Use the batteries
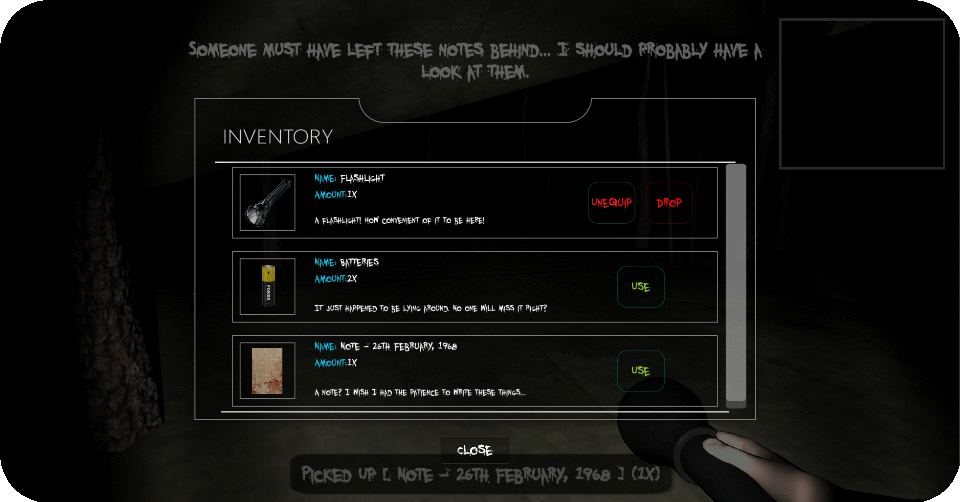Image resolution: width=960 pixels, height=502 pixels. [640, 287]
